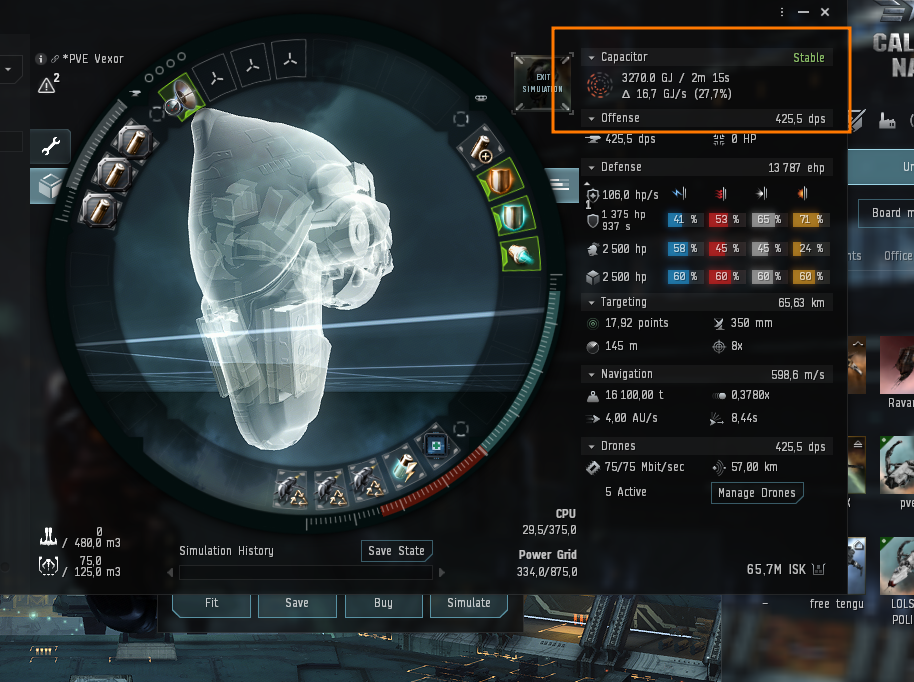Open the wrench tab on left panel
This screenshot has height=682, width=914.
point(48,146)
